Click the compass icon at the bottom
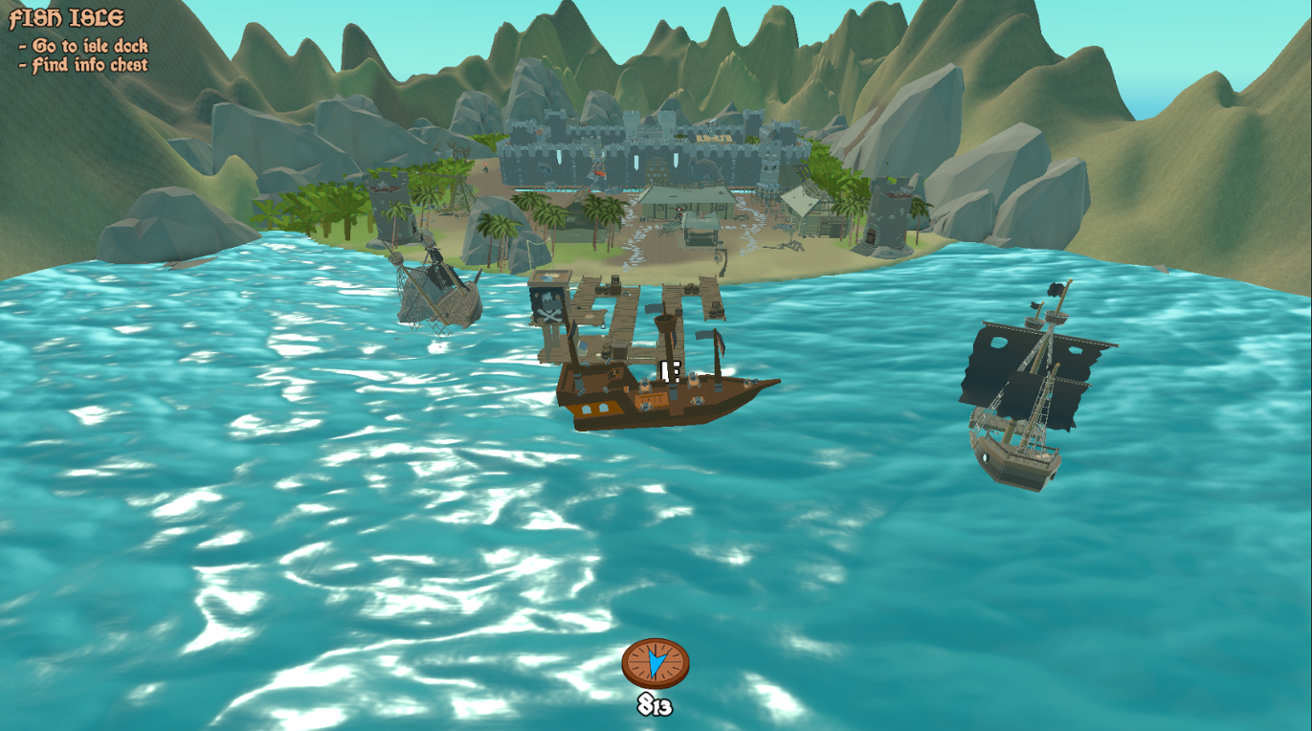 coord(656,661)
